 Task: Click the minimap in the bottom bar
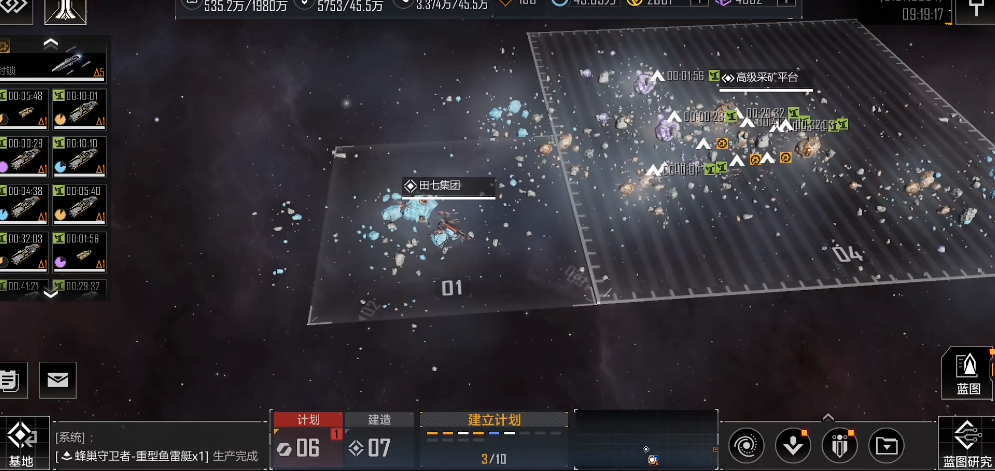(x=646, y=440)
